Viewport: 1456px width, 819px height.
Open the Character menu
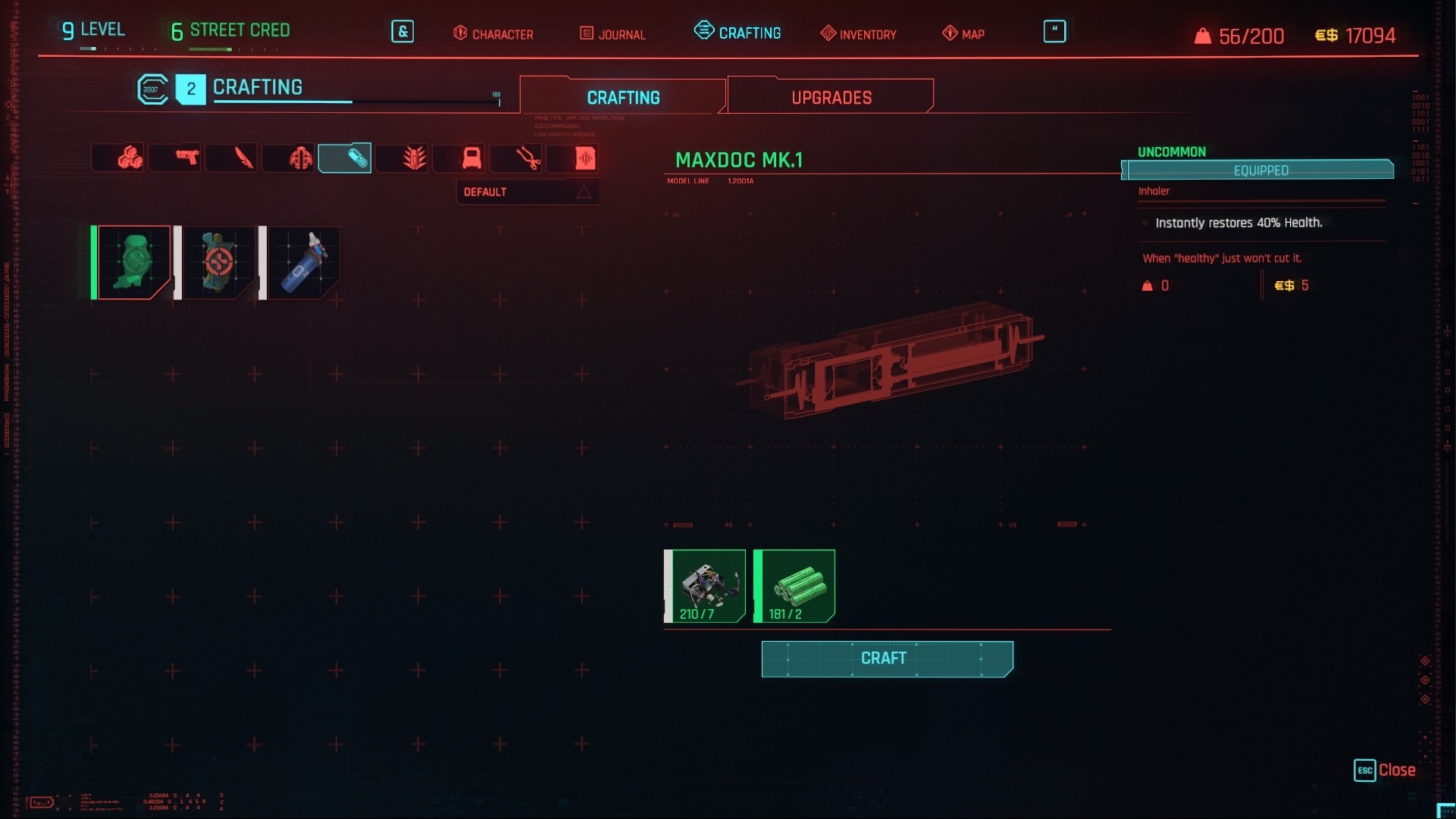(x=493, y=34)
